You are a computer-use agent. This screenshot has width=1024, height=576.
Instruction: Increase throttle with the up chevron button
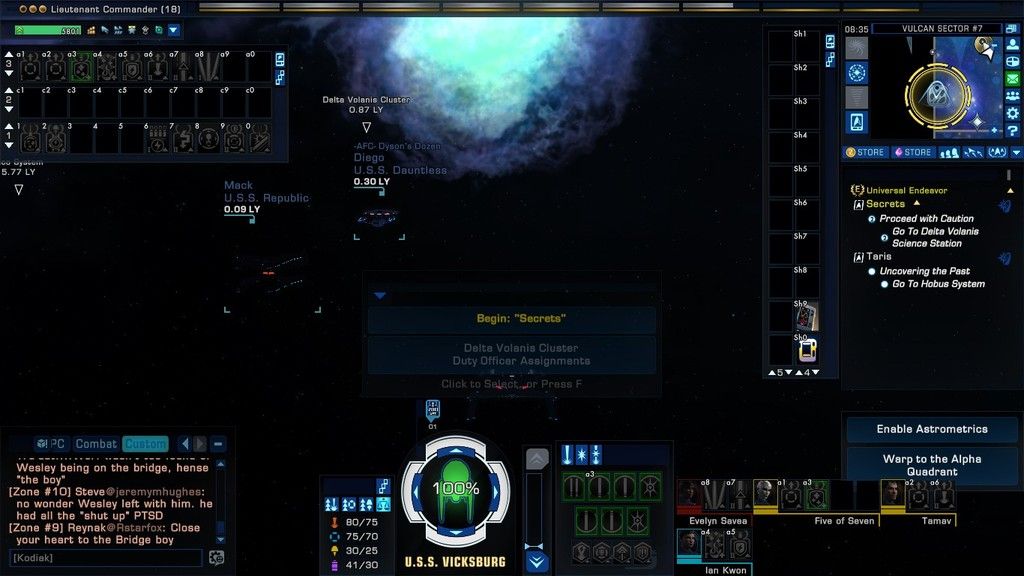[537, 459]
